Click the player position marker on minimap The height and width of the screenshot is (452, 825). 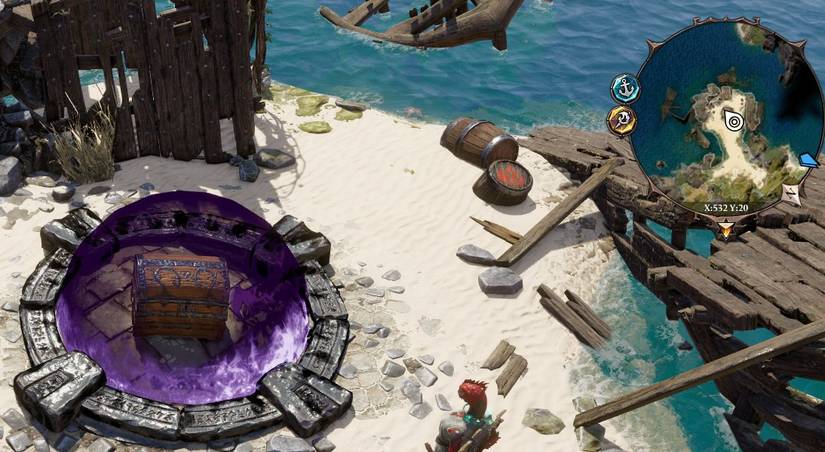click(x=733, y=120)
